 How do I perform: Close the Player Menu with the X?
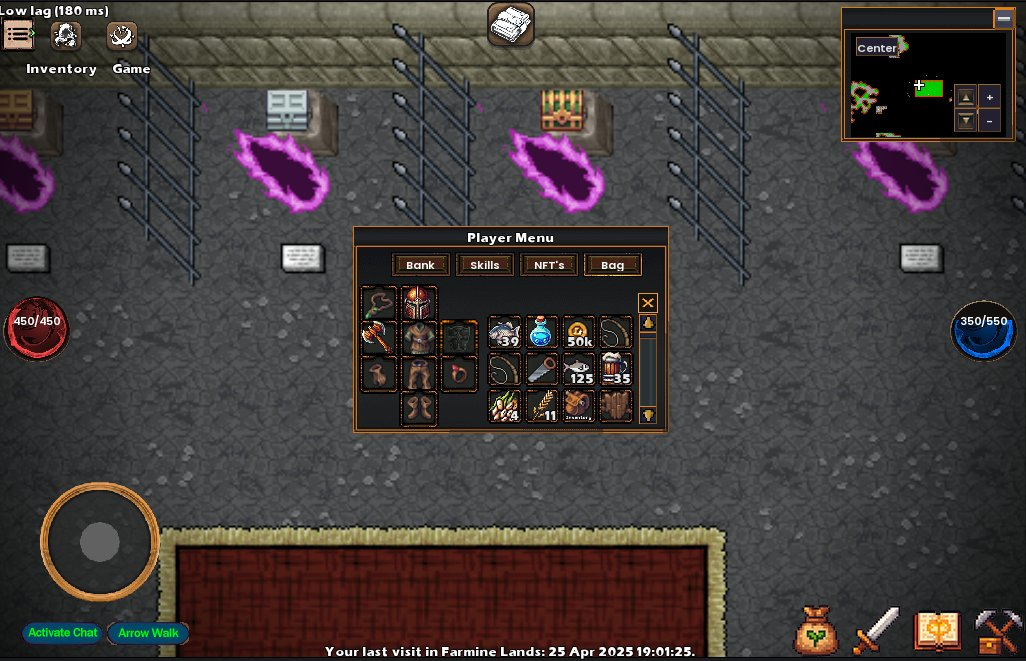648,303
